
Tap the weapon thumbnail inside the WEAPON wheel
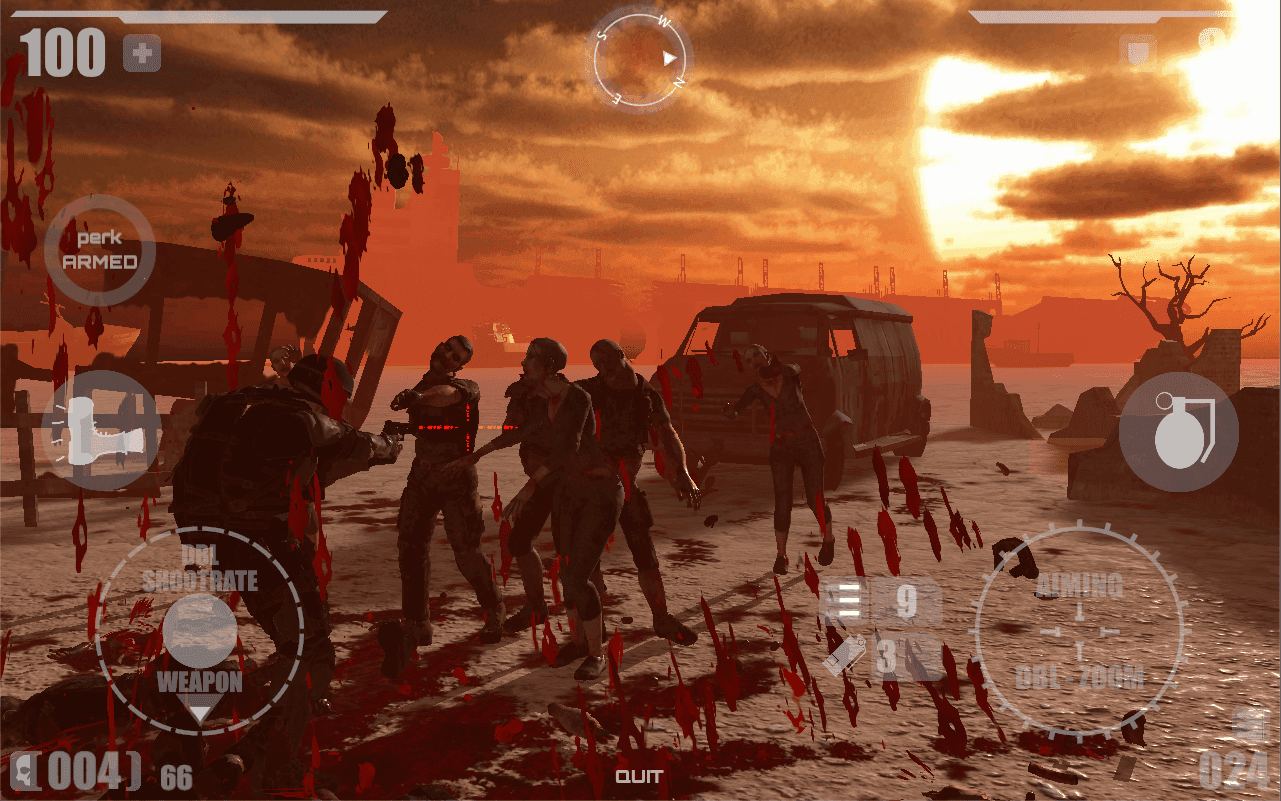pos(202,630)
